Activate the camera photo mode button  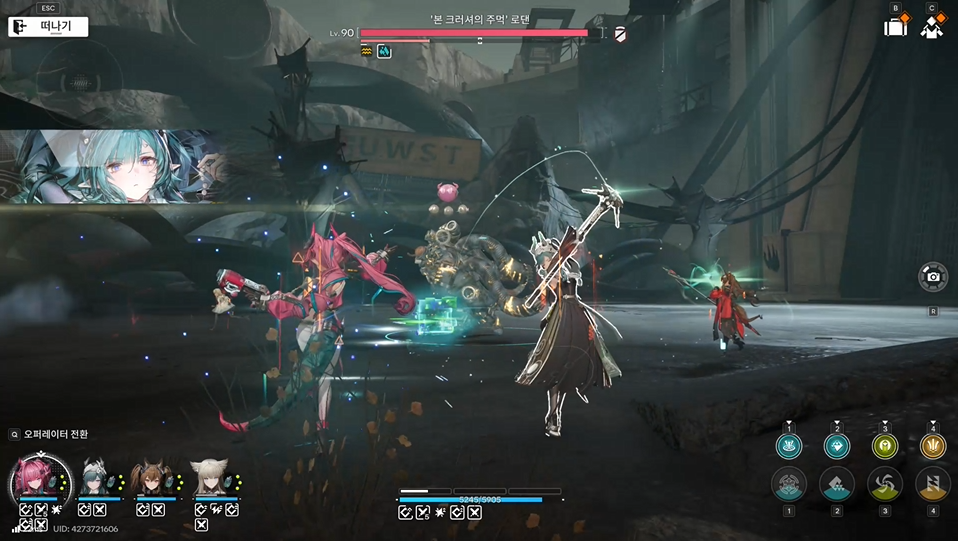(x=932, y=277)
